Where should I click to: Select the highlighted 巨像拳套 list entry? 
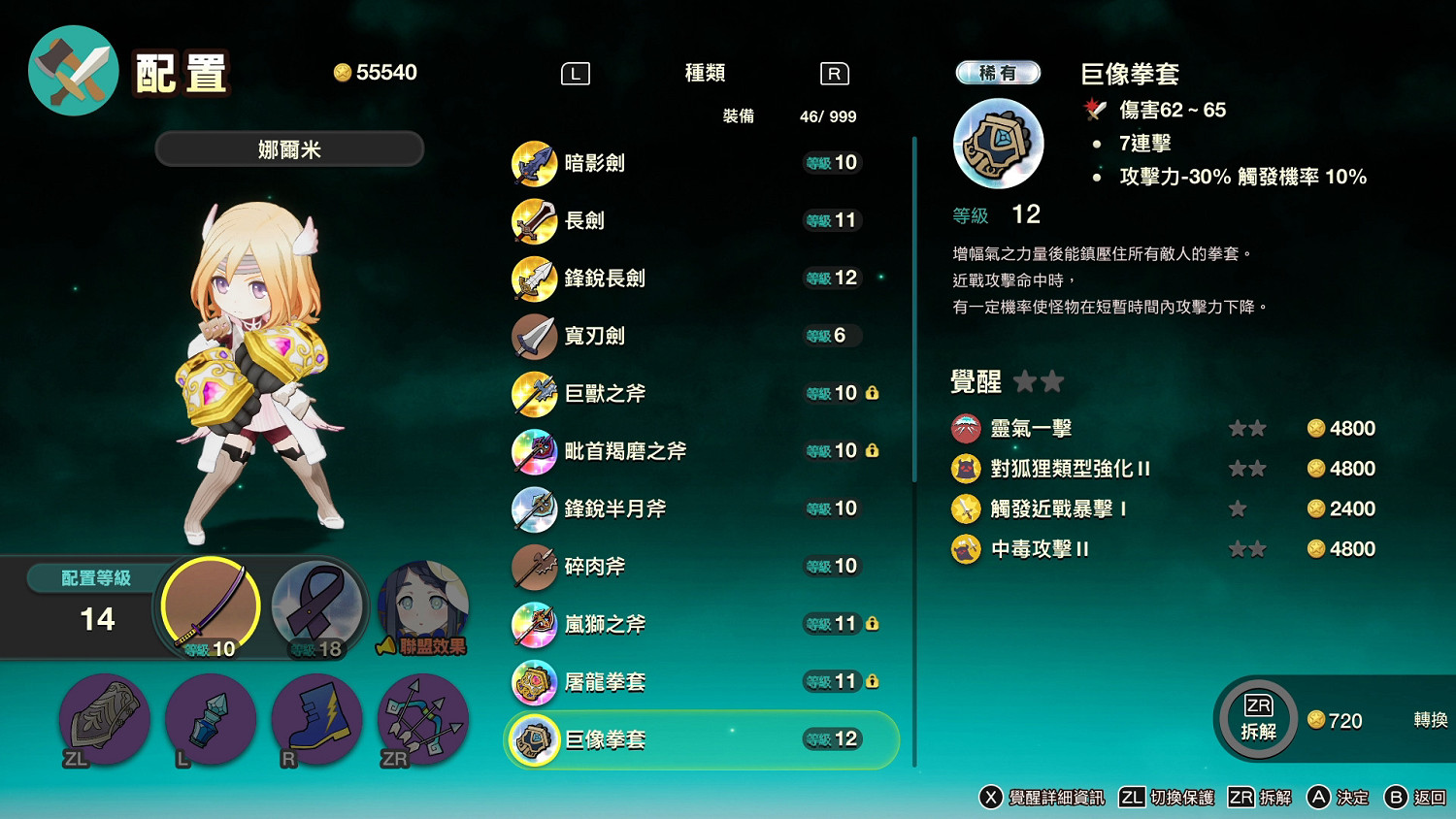(x=699, y=738)
